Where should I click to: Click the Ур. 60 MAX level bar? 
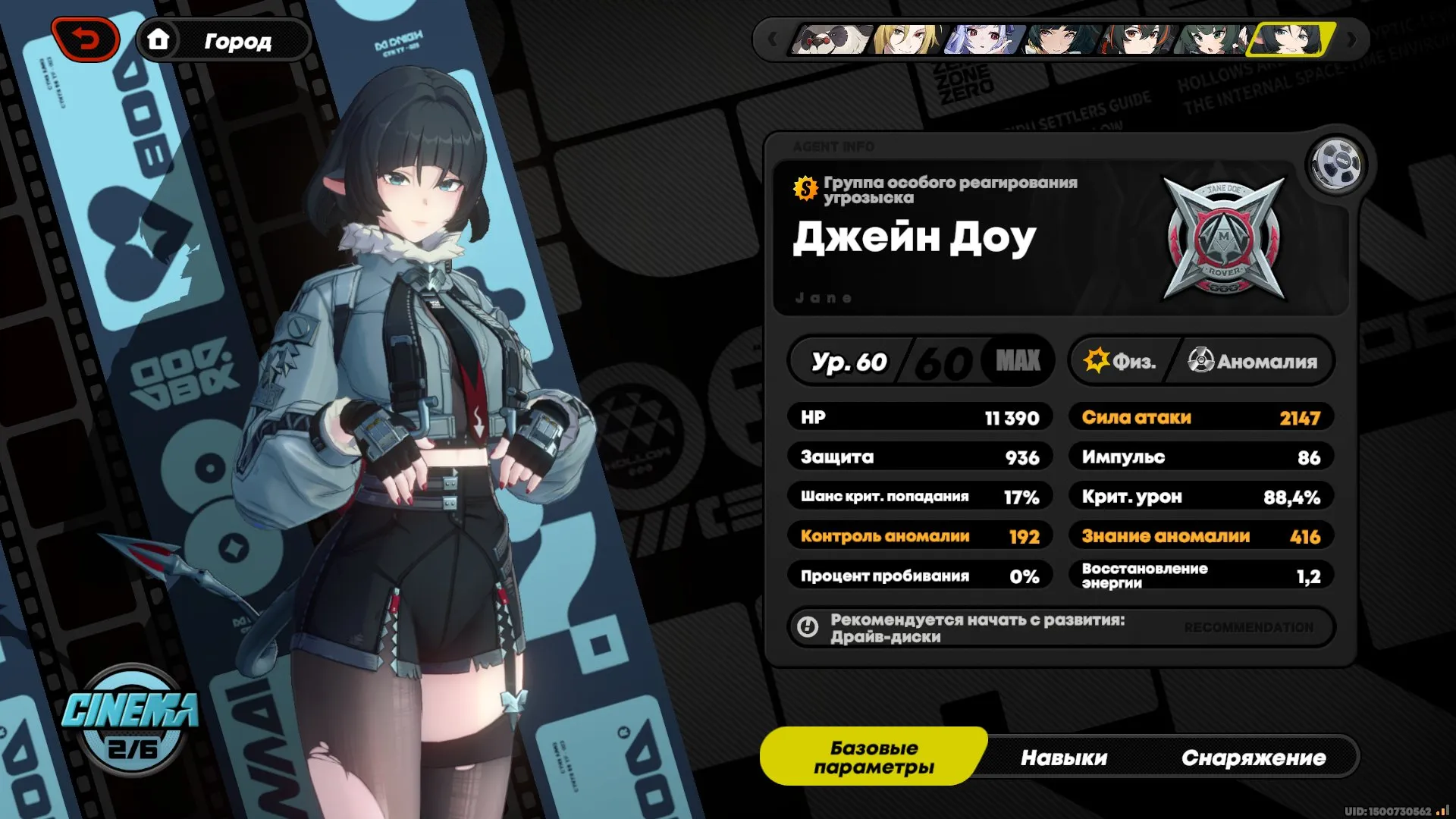pyautogui.click(x=918, y=362)
